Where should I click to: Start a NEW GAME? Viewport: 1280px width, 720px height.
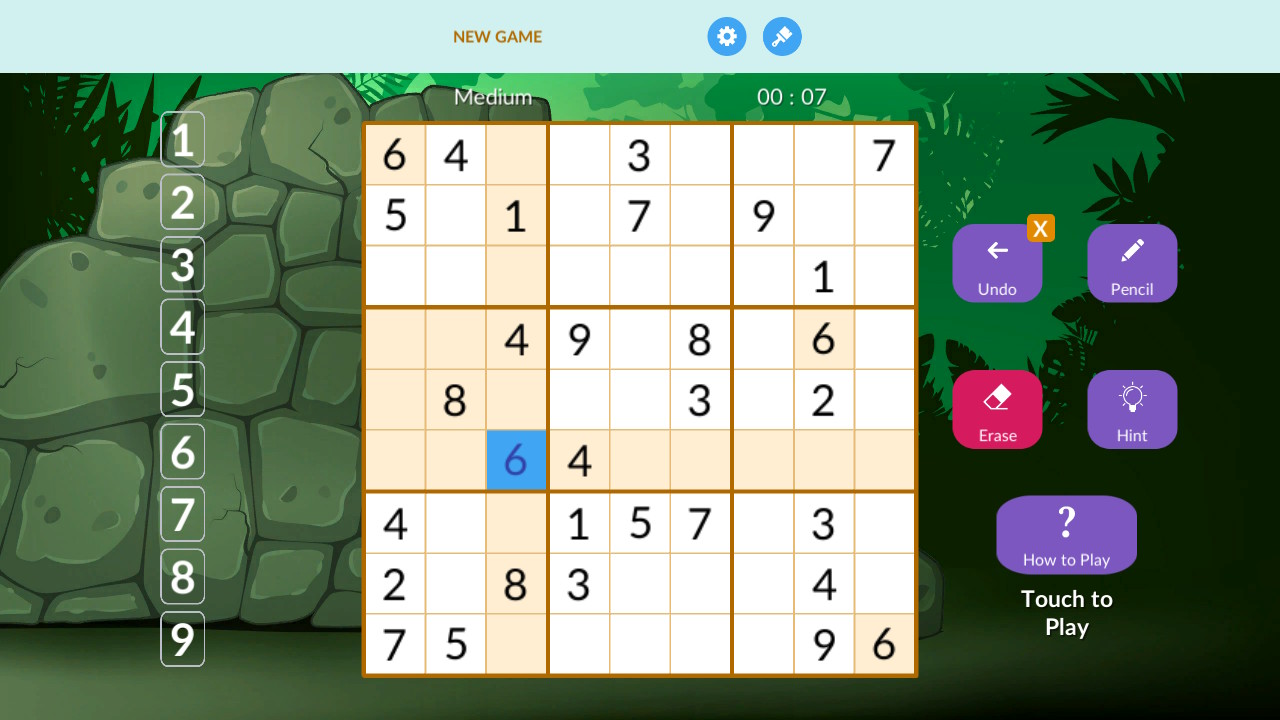point(497,36)
